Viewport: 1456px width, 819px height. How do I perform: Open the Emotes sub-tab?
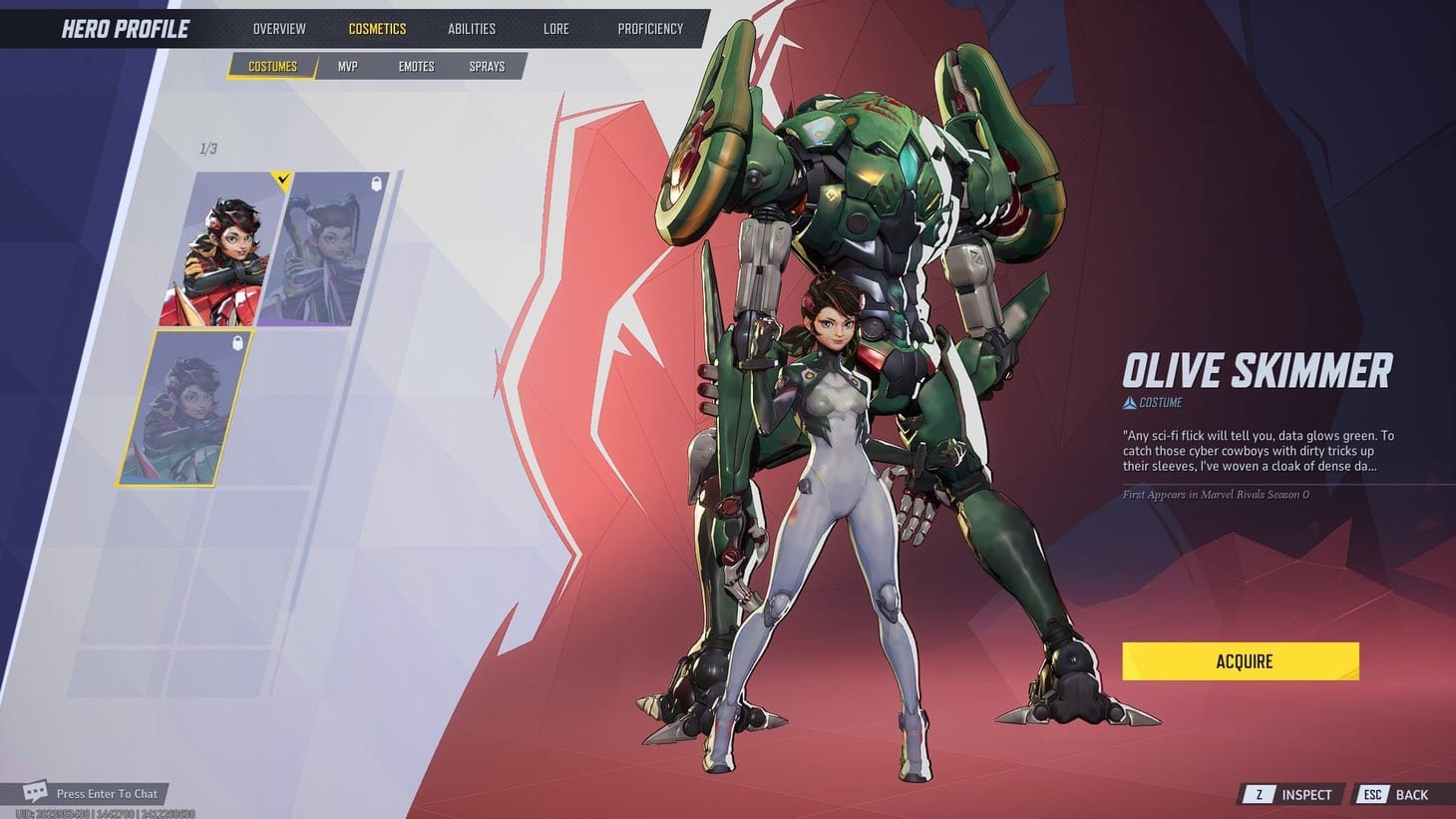point(415,65)
